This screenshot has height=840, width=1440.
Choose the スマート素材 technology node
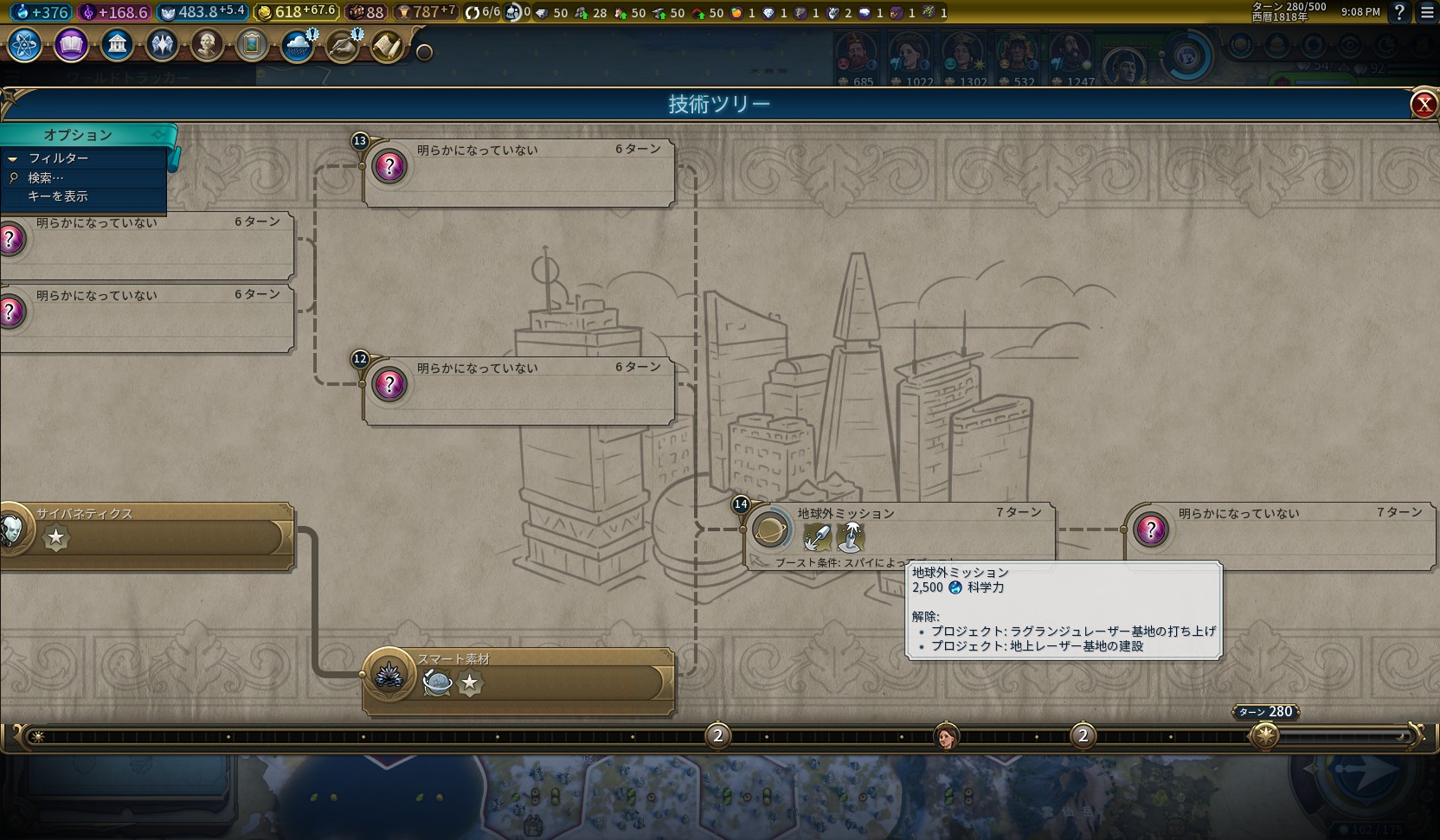tap(519, 681)
